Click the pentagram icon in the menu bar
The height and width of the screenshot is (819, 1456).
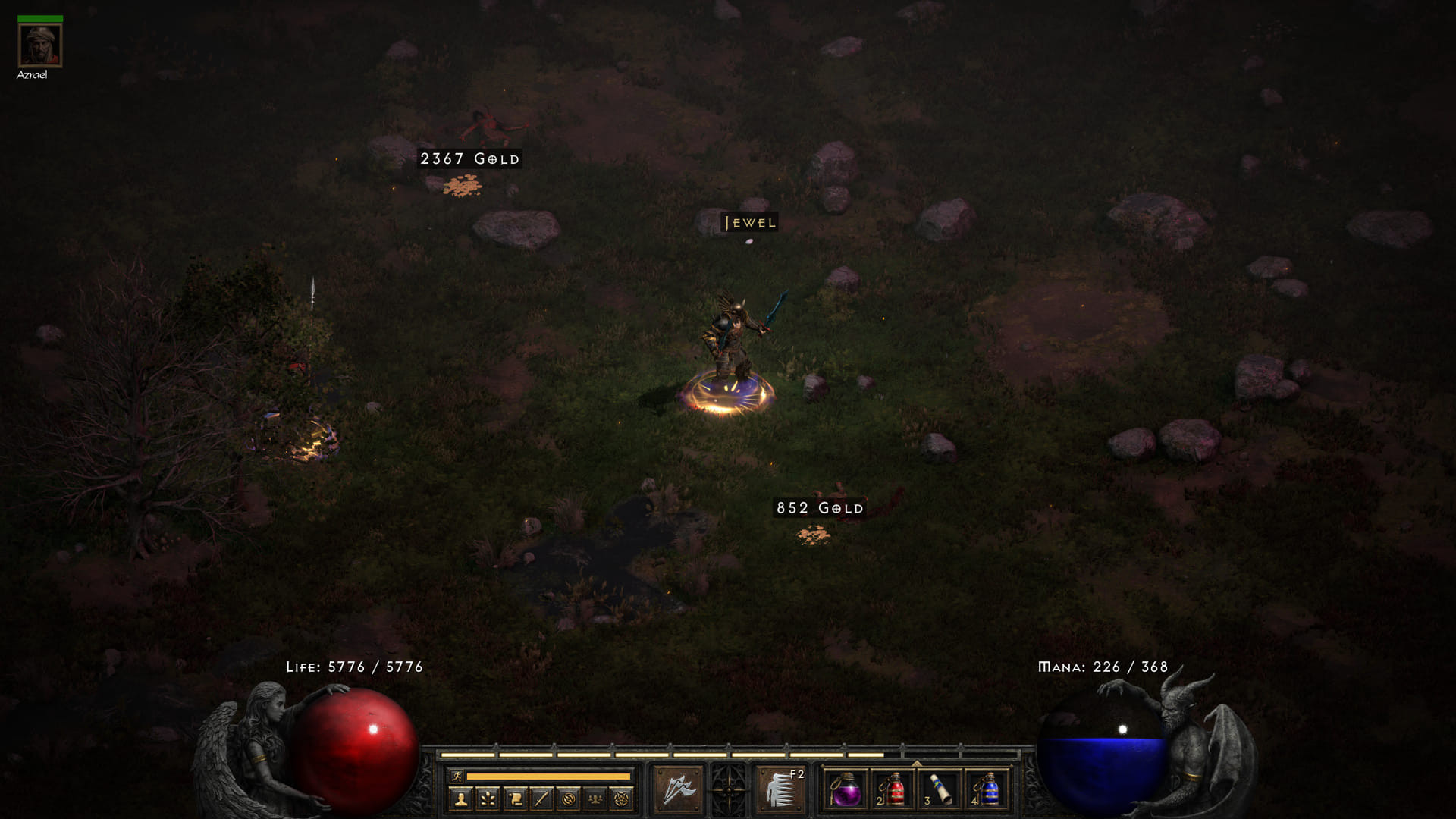[622, 798]
